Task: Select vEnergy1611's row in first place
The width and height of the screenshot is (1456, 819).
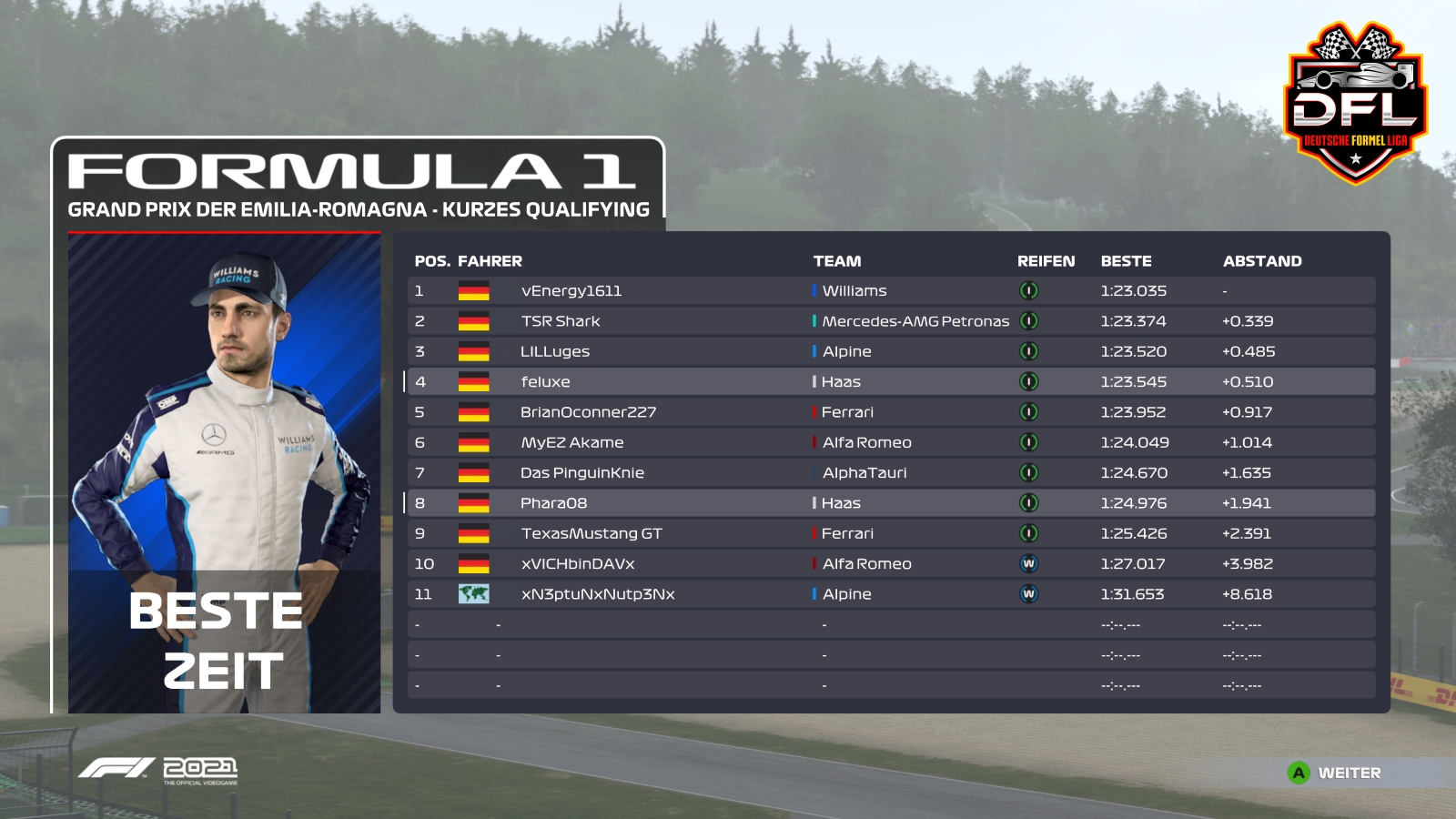Action: 890,291
